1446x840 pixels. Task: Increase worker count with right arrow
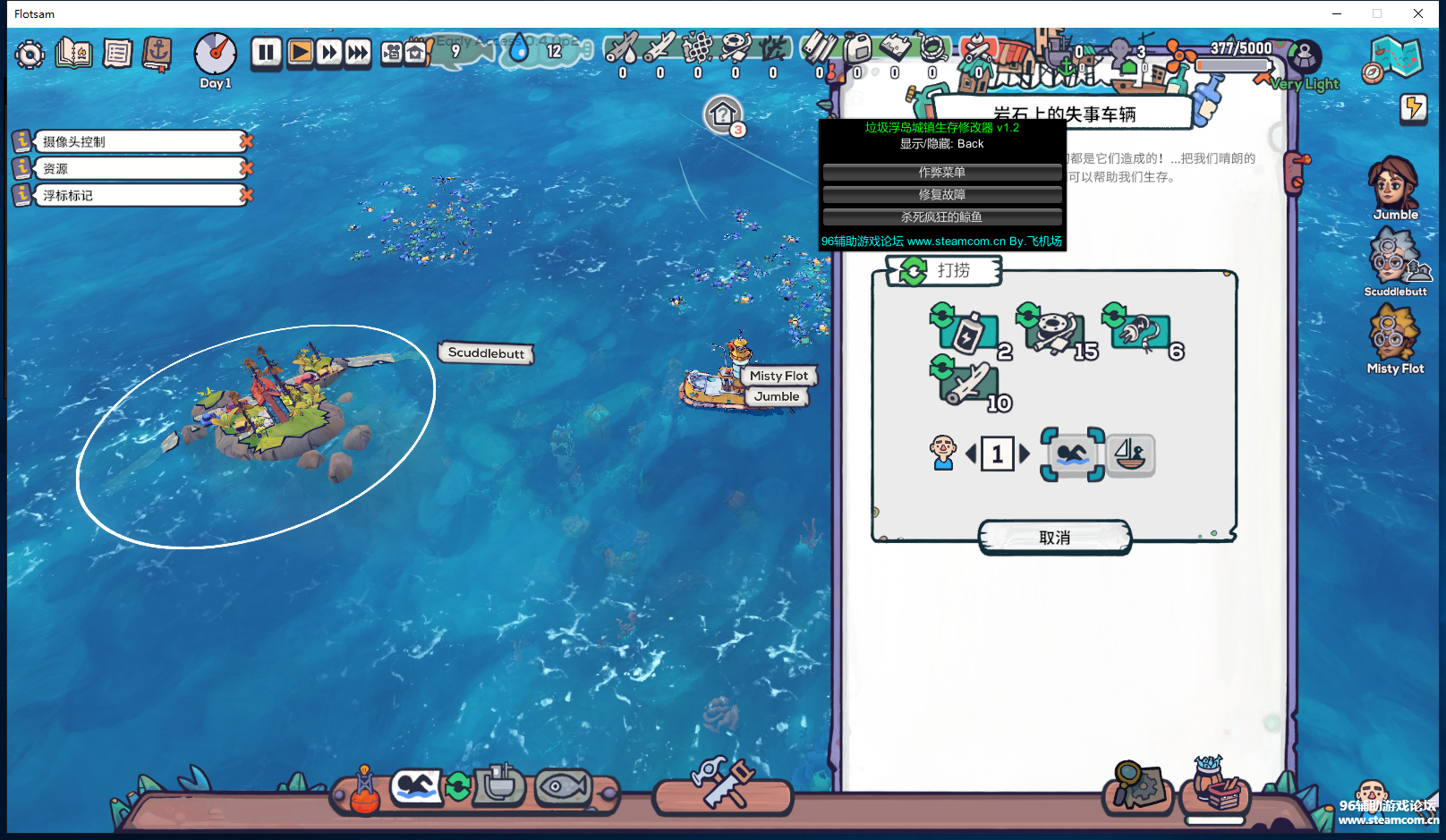(1025, 454)
